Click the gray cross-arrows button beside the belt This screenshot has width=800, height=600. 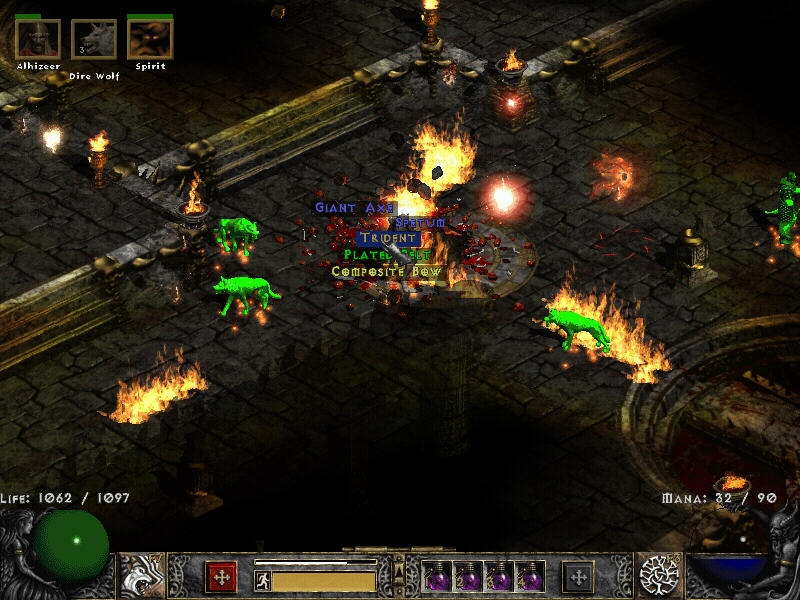[x=577, y=577]
